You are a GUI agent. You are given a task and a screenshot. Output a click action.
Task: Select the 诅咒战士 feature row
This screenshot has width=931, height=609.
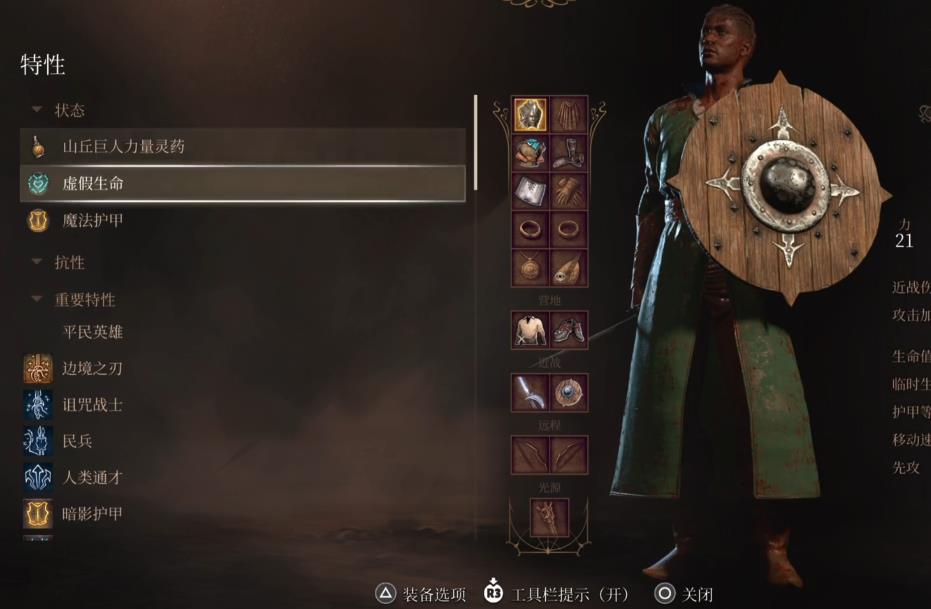tap(92, 405)
